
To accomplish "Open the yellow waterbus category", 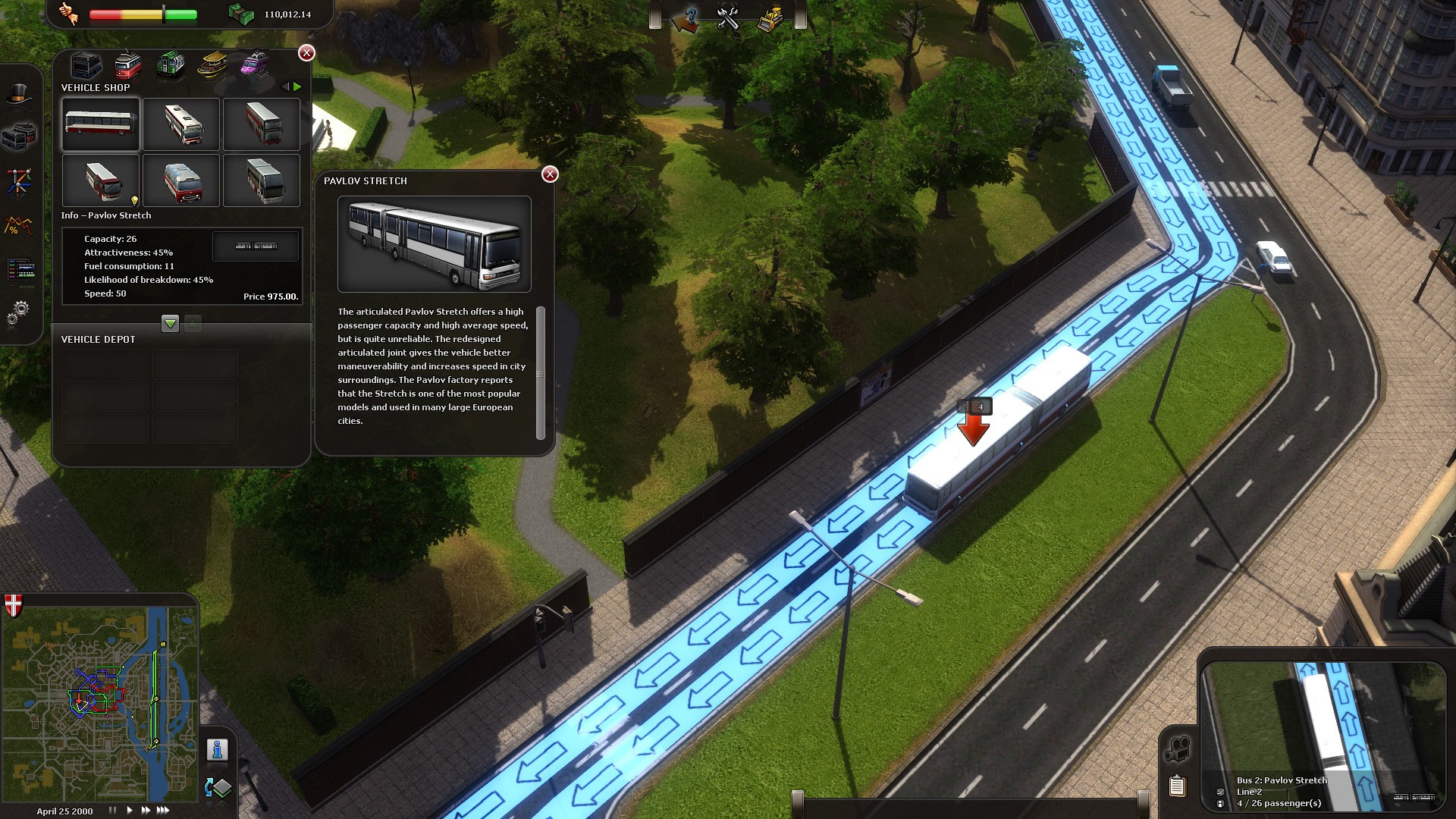I will coord(212,65).
